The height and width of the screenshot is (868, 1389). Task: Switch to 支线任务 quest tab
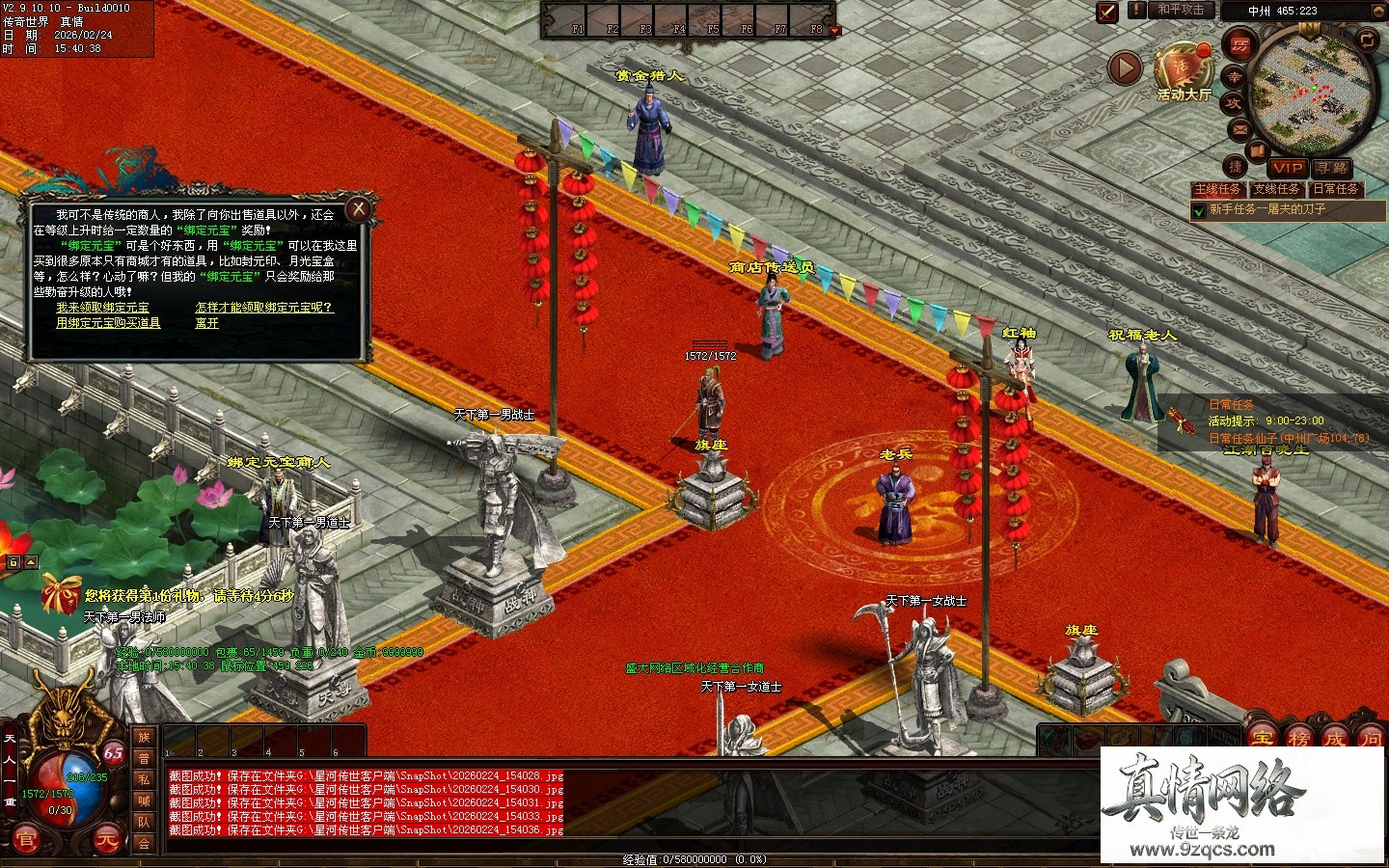pyautogui.click(x=1277, y=189)
